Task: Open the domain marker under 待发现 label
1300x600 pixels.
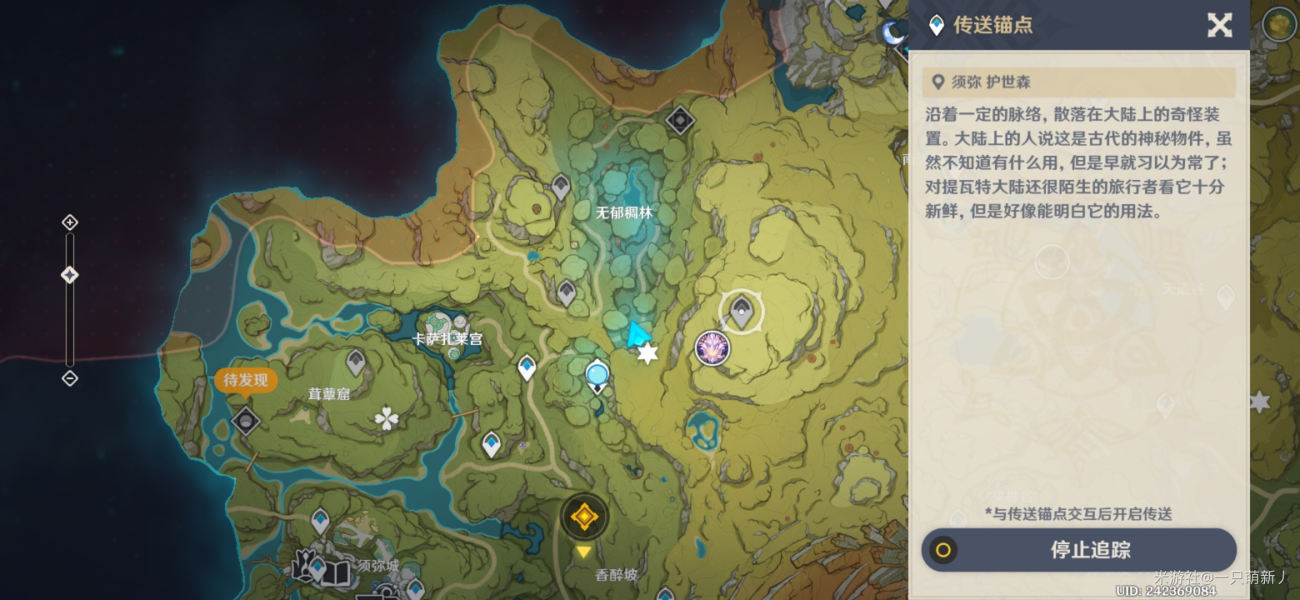Action: click(x=246, y=421)
